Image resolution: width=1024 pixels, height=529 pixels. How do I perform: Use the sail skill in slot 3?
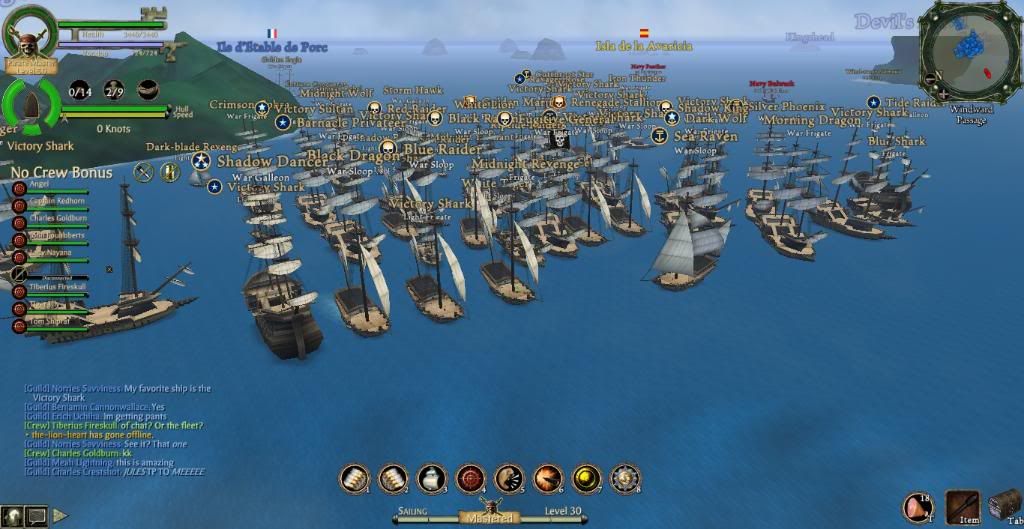pos(432,479)
